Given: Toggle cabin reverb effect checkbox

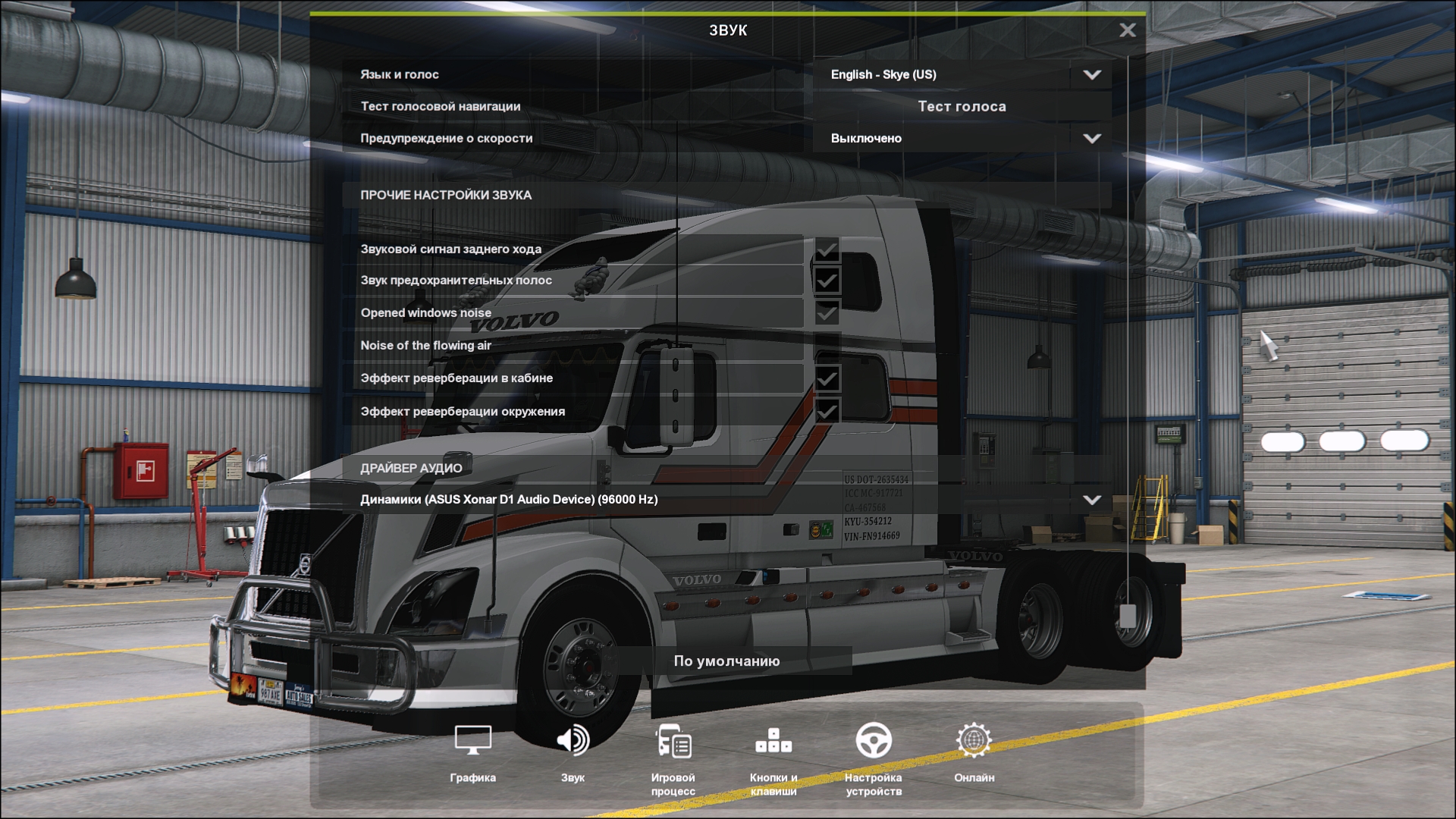Looking at the screenshot, I should click(827, 378).
